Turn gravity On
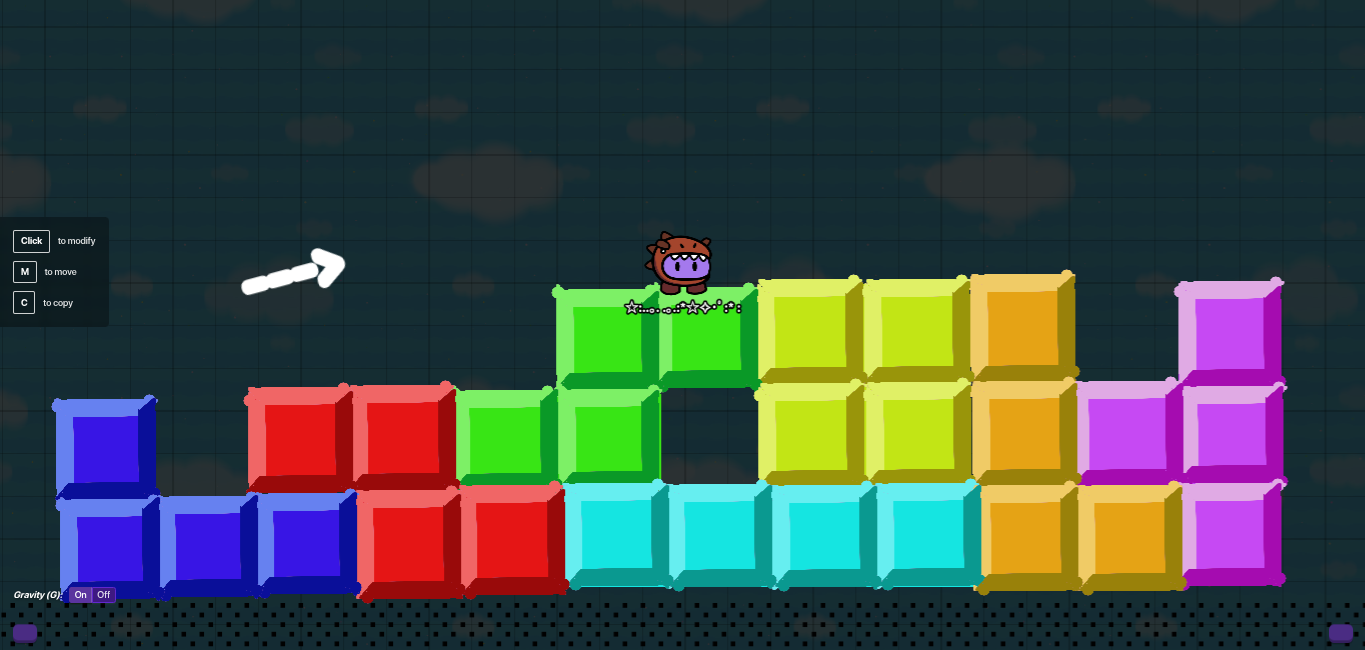The image size is (1365, 650). pos(81,595)
